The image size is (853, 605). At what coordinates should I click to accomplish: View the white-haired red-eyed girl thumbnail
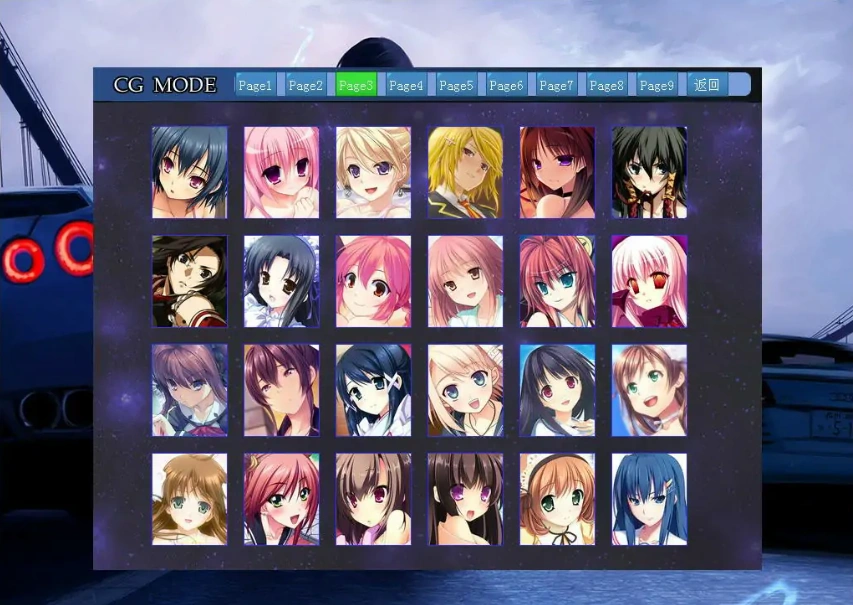pos(649,281)
